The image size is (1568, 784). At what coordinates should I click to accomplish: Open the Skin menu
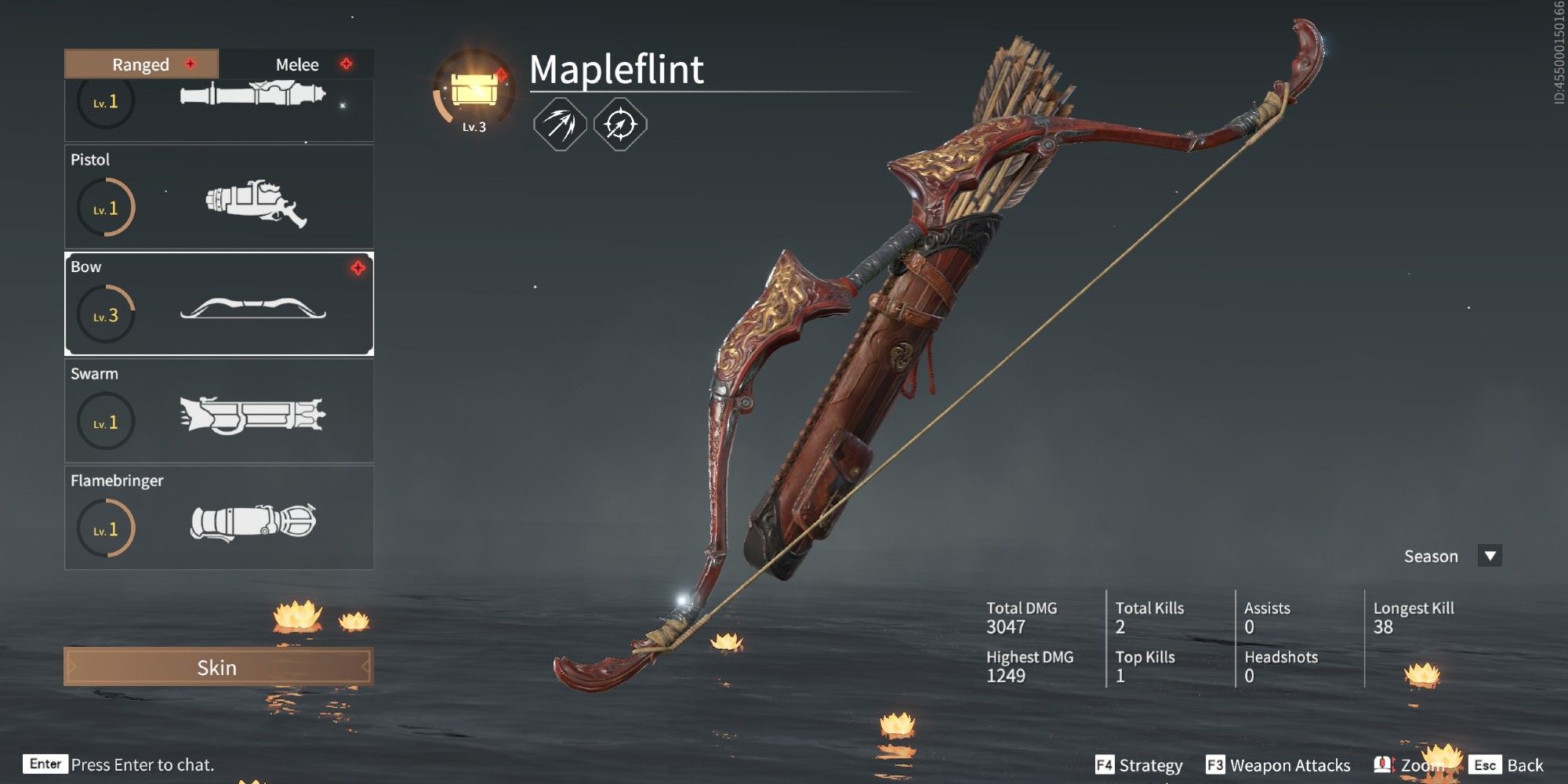click(x=218, y=668)
